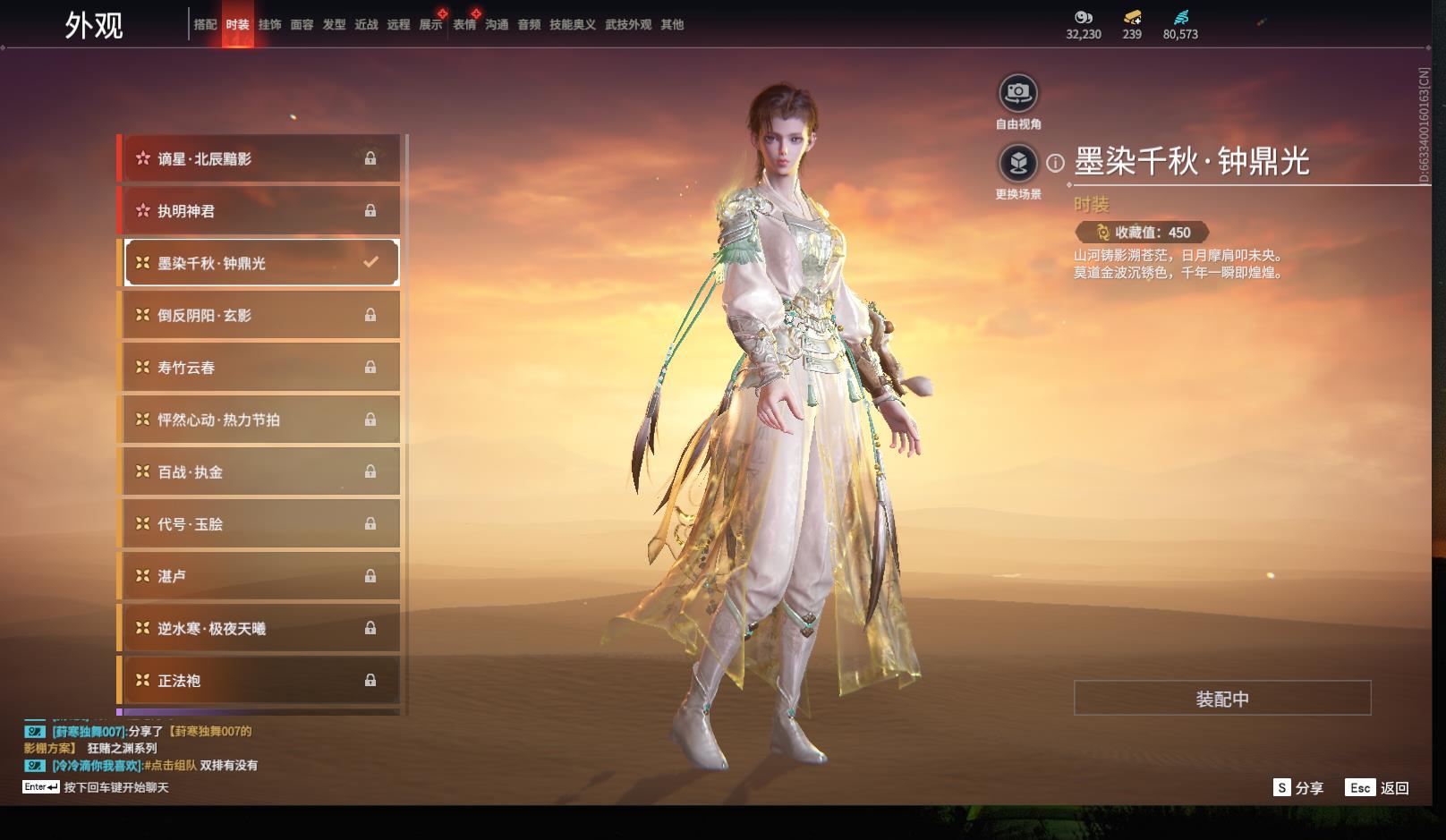Click the 装配中 equip button
Viewport: 1446px width, 840px height.
1221,699
